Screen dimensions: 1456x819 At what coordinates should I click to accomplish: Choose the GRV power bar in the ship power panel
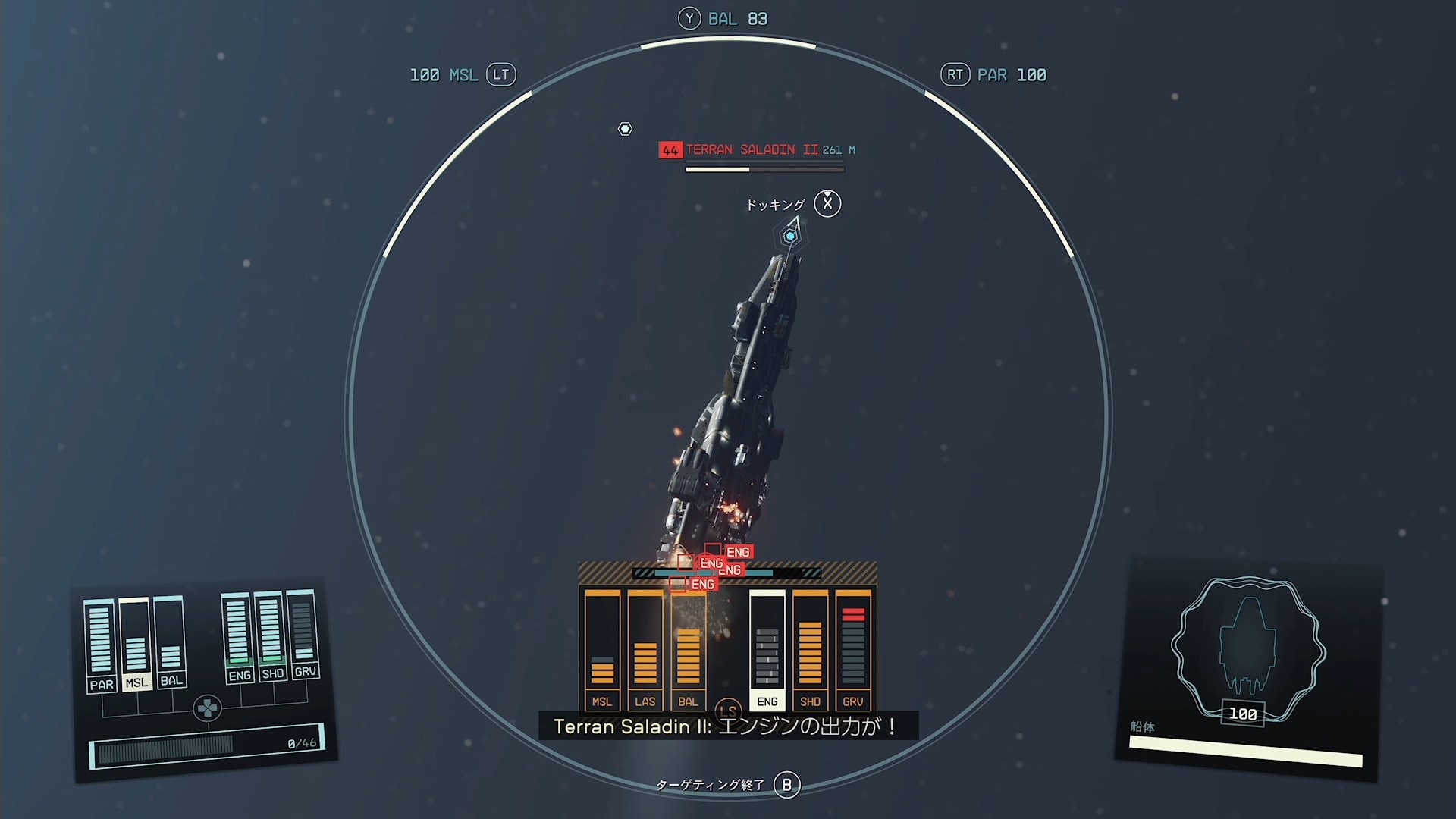(x=303, y=633)
